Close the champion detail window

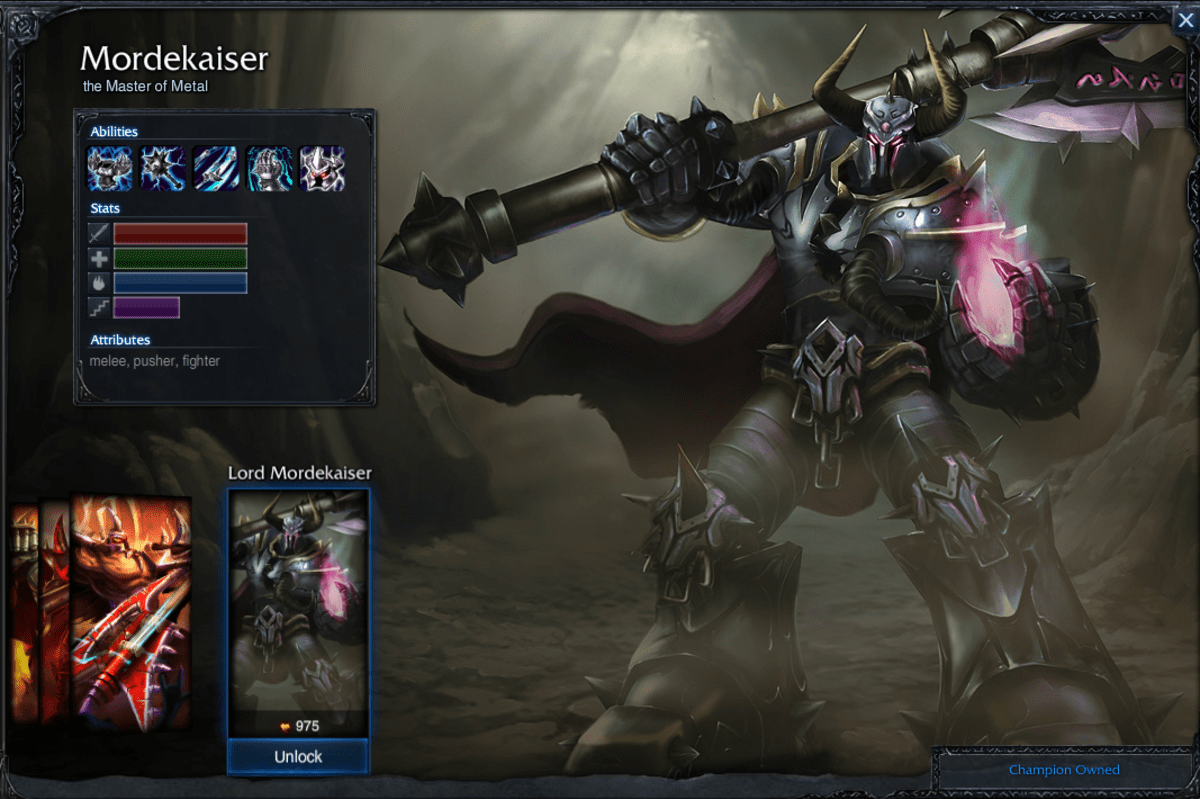pyautogui.click(x=1185, y=19)
